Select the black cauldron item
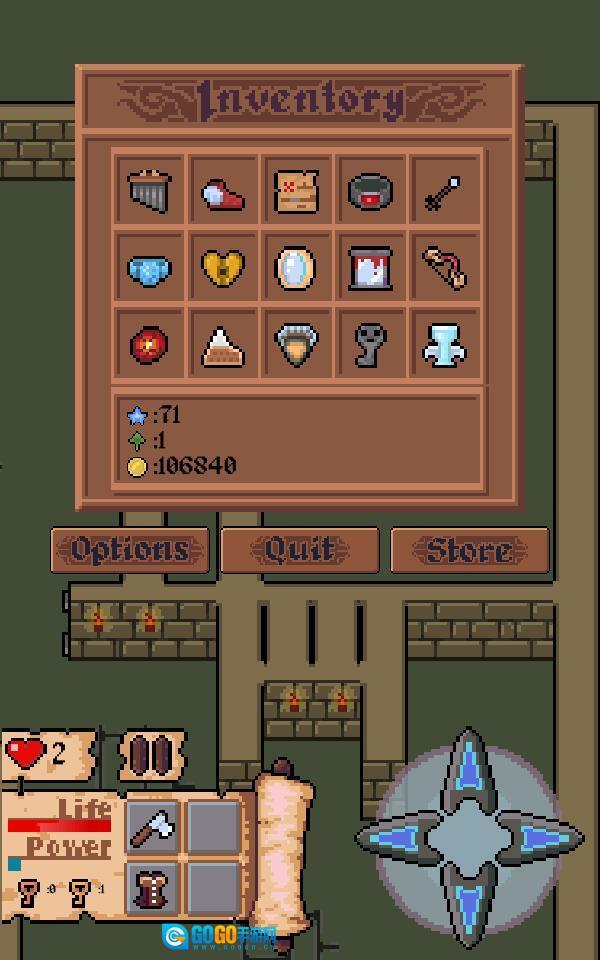The height and width of the screenshot is (960, 600). (x=371, y=191)
